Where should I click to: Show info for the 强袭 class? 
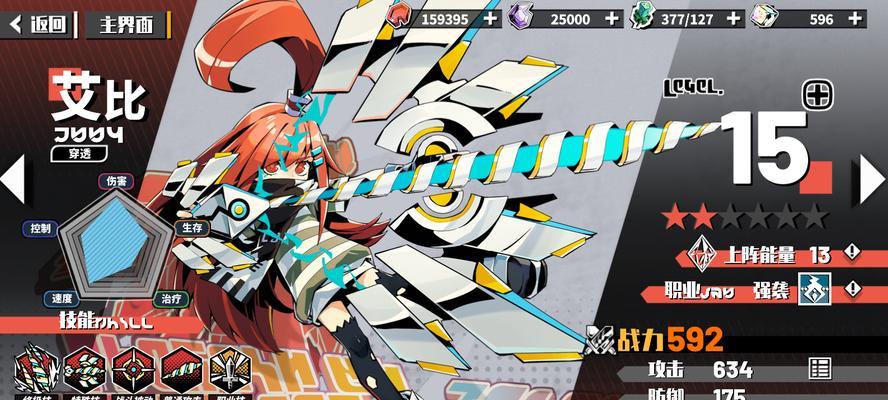pos(852,289)
